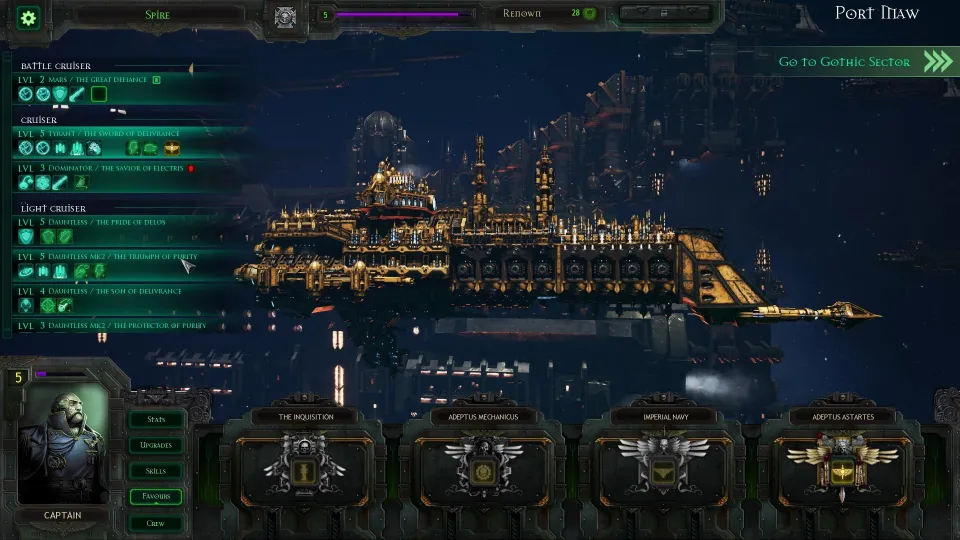
Task: Switch to the Upgrades tab
Action: (157, 445)
